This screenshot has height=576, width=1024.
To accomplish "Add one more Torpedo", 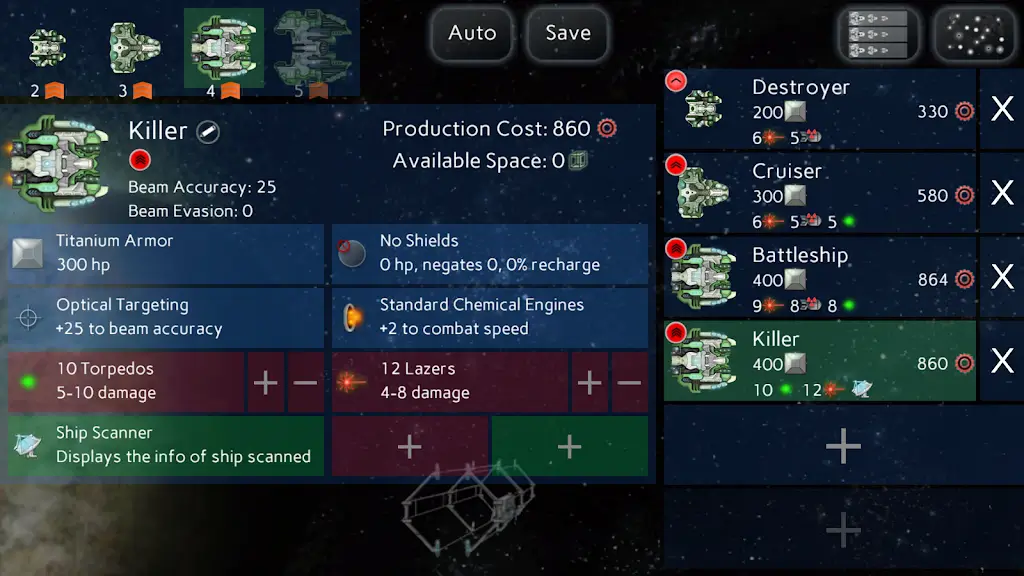I will point(266,382).
